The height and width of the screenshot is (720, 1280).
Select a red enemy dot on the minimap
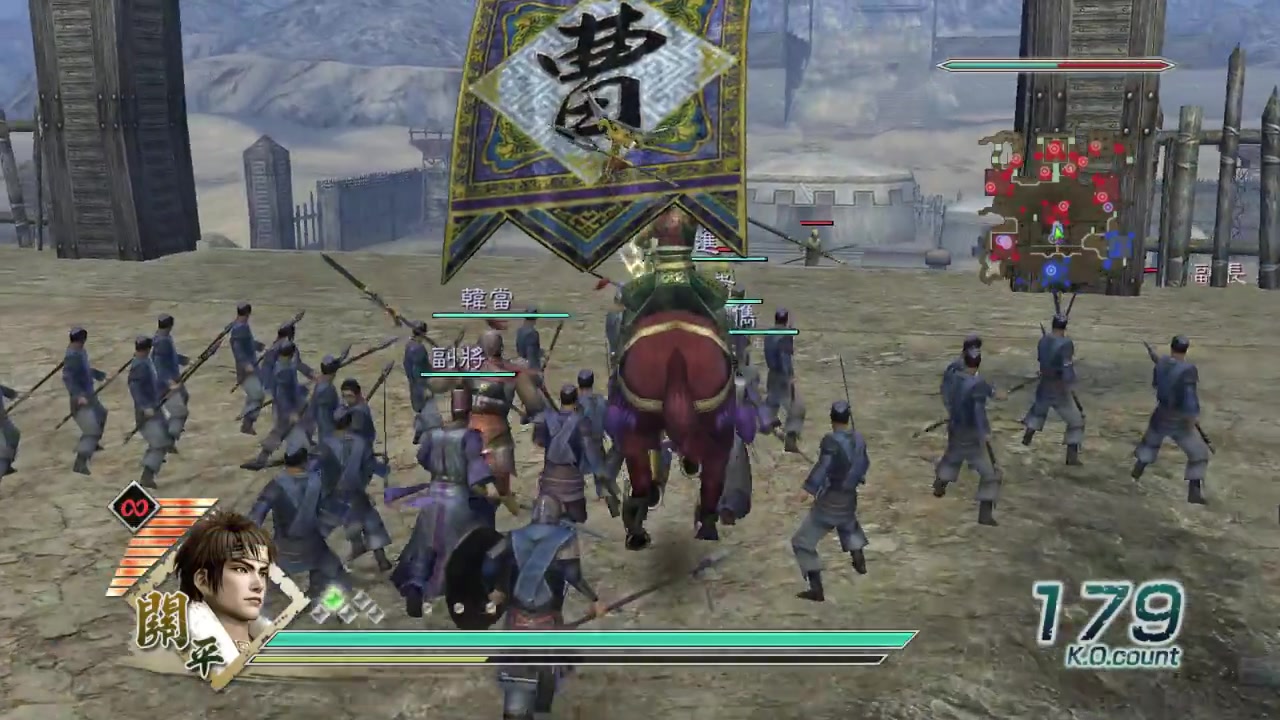pyautogui.click(x=1054, y=148)
